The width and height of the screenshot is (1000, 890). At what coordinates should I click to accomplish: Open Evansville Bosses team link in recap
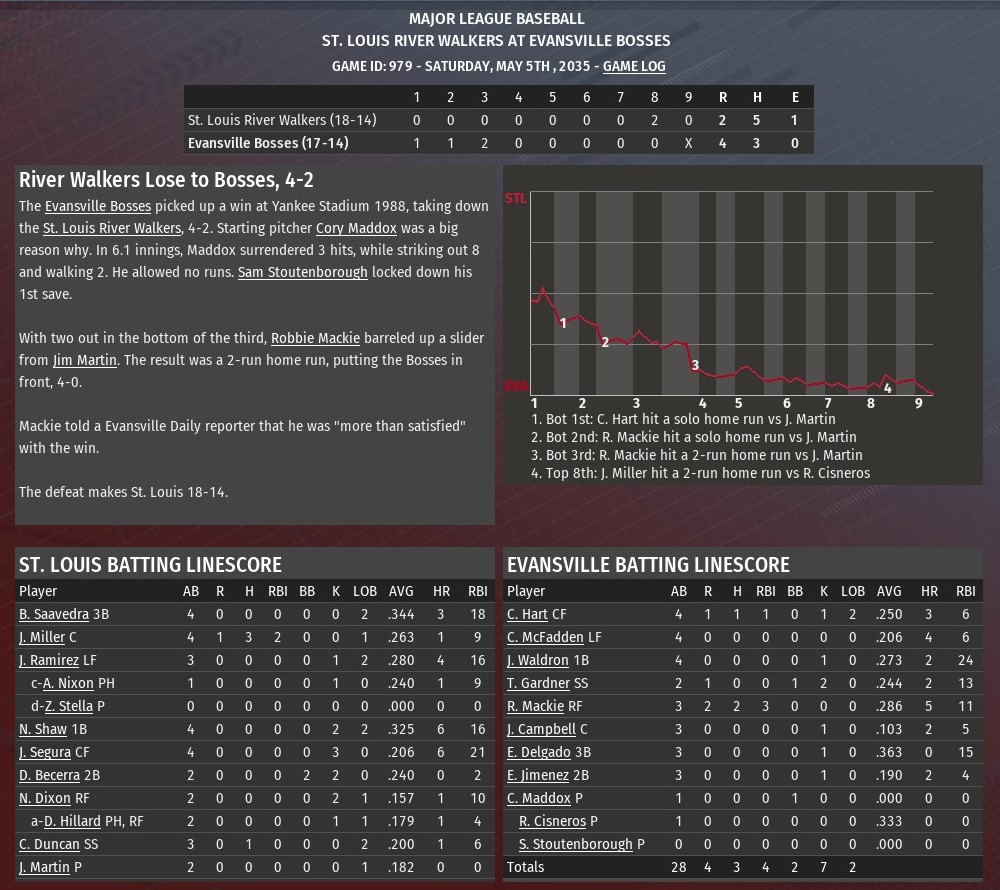point(98,206)
